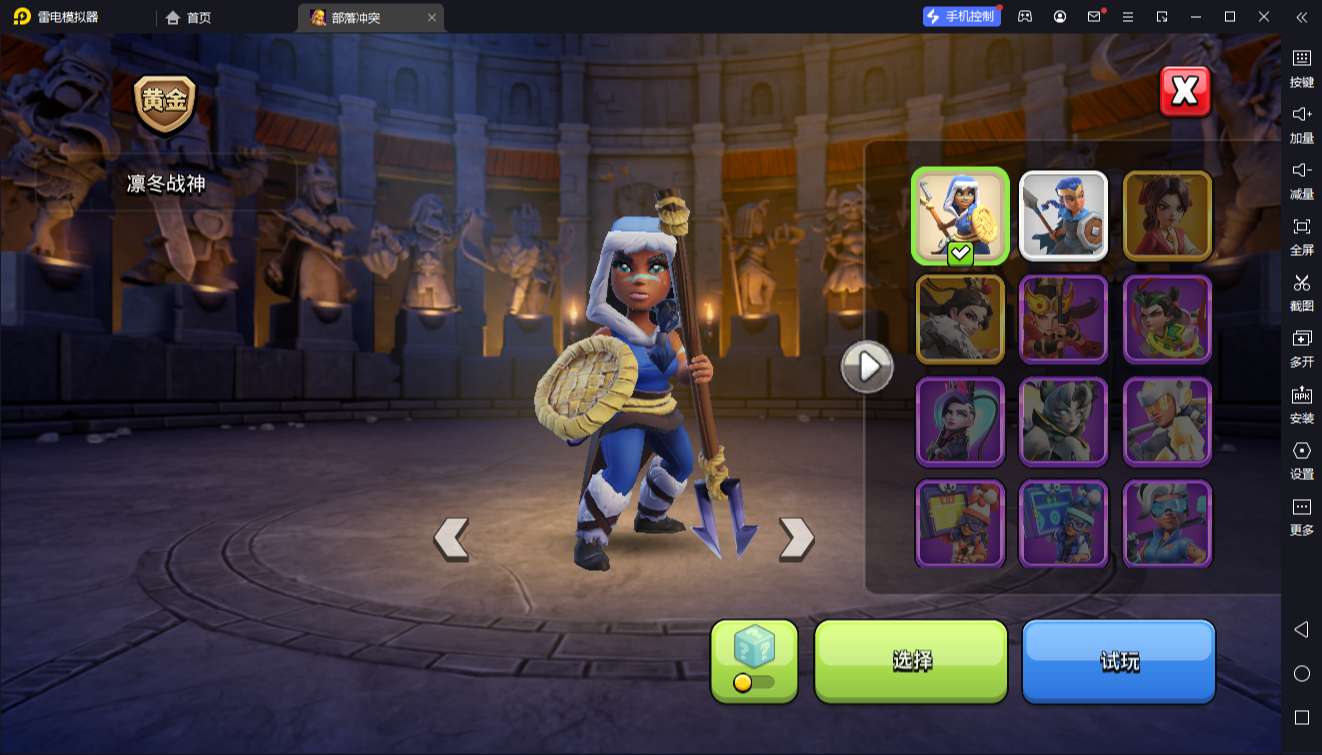Open the 手机控制 phone control button
Screen dimensions: 1322x755
961,17
